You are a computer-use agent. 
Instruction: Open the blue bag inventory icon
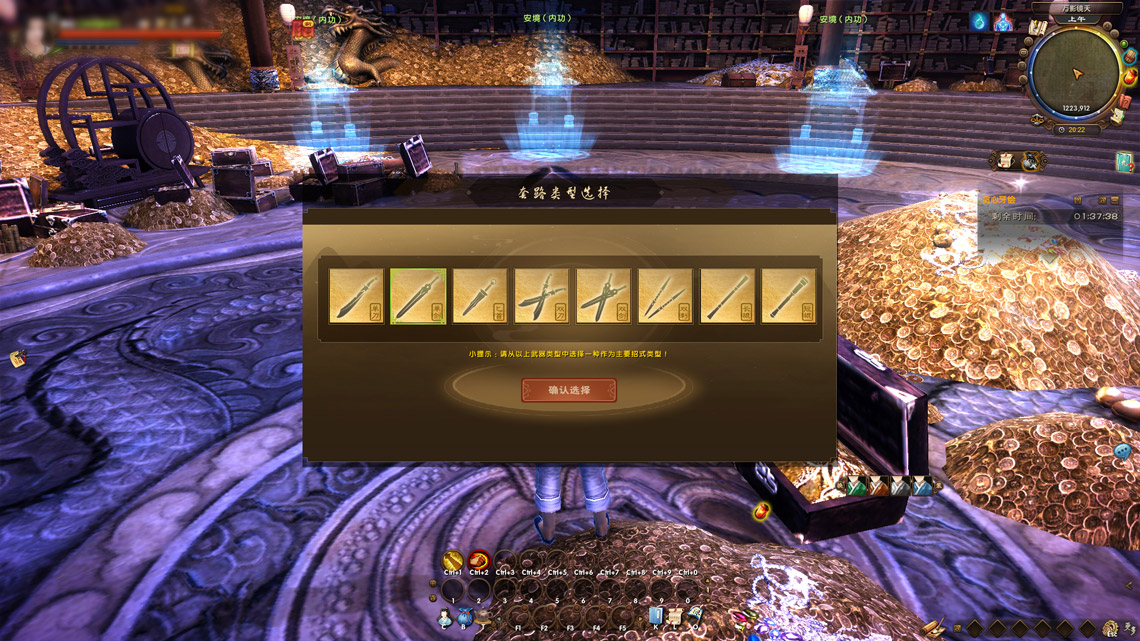click(465, 619)
